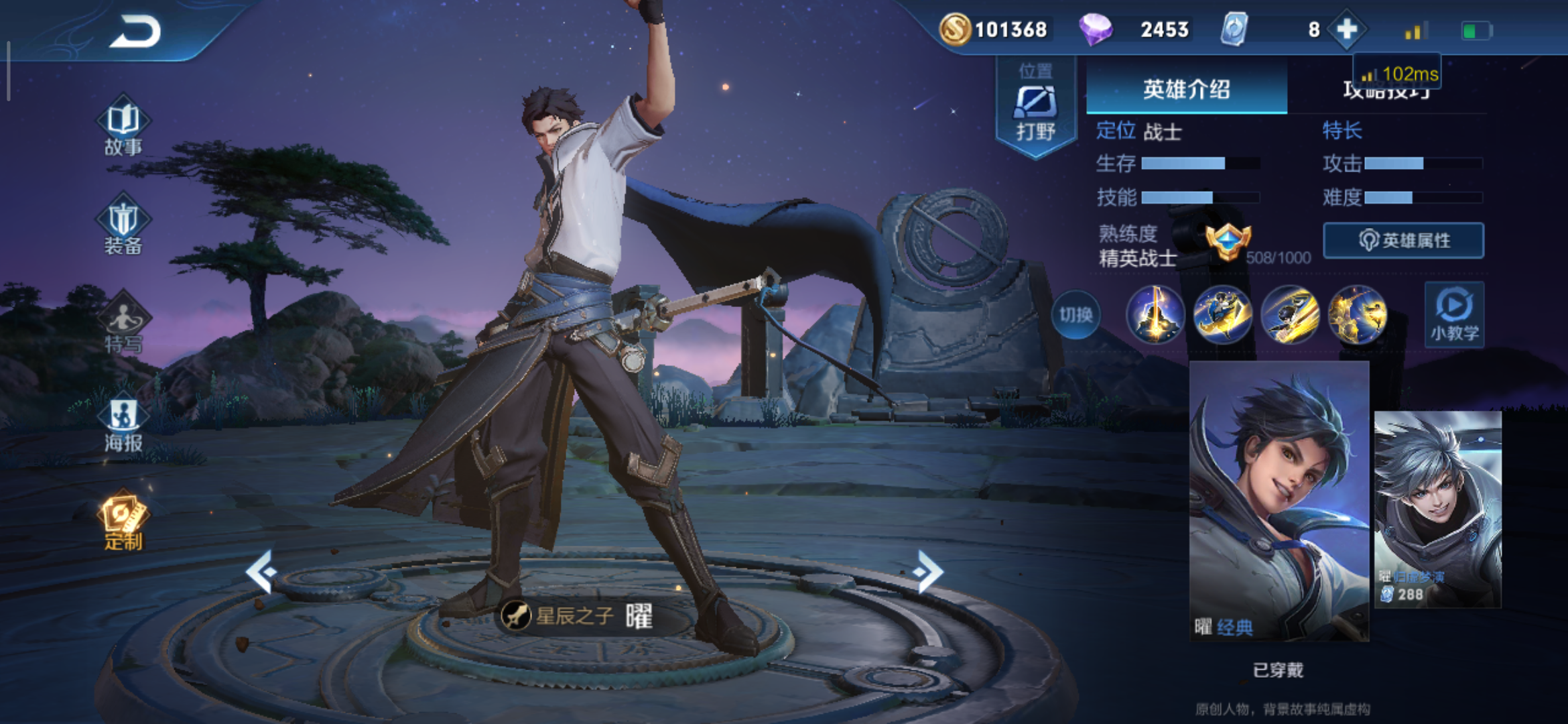Select the 曜 经典 classic skin

coord(1279,501)
